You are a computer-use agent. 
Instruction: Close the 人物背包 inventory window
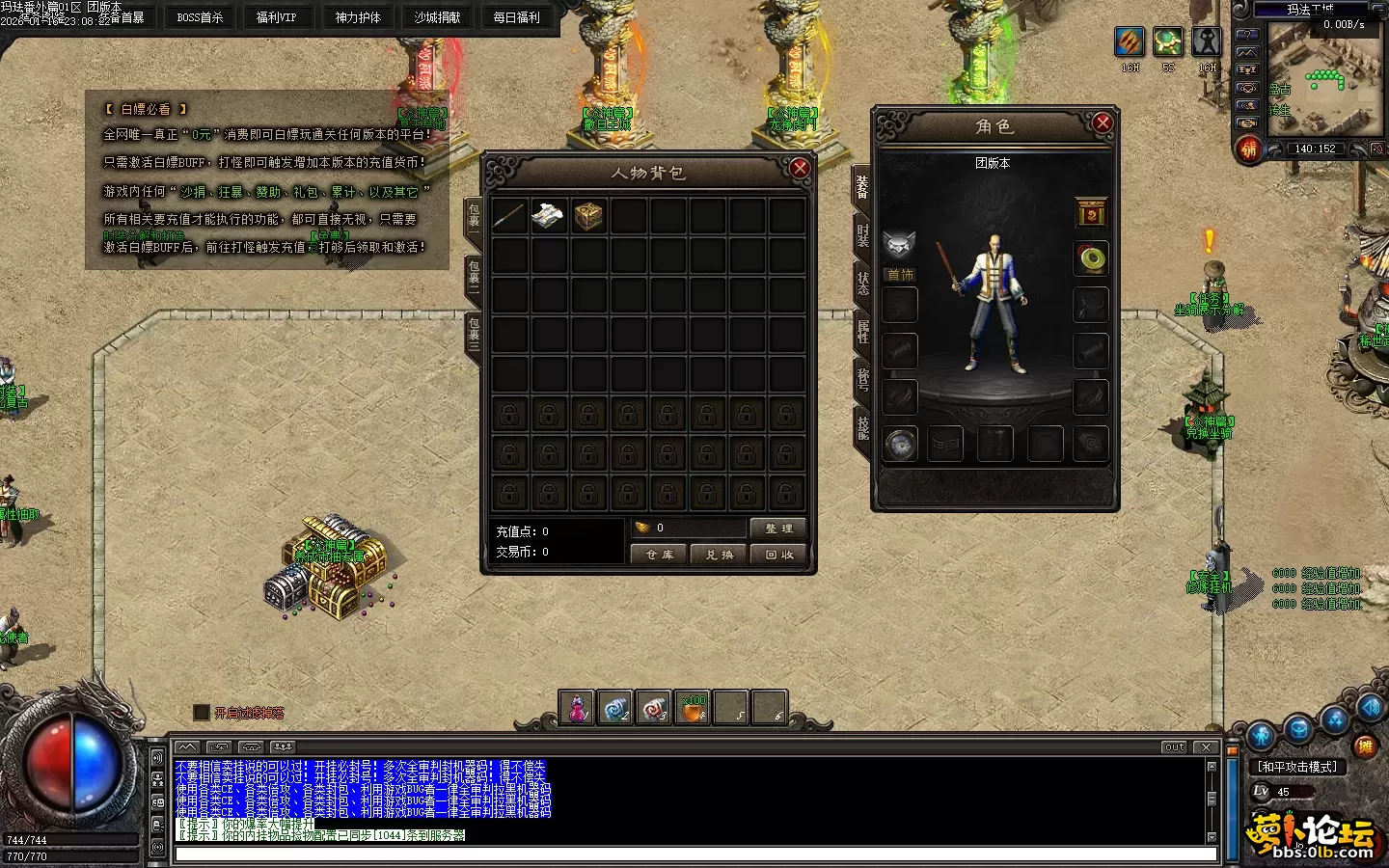(799, 169)
